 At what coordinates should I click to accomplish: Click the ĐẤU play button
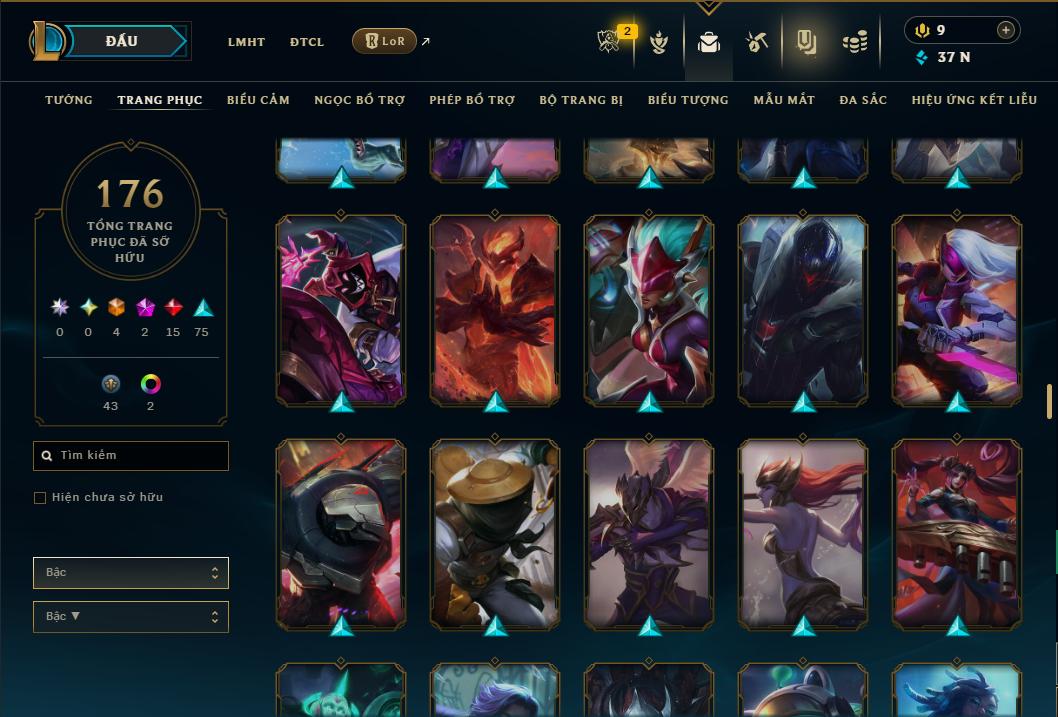click(x=121, y=41)
